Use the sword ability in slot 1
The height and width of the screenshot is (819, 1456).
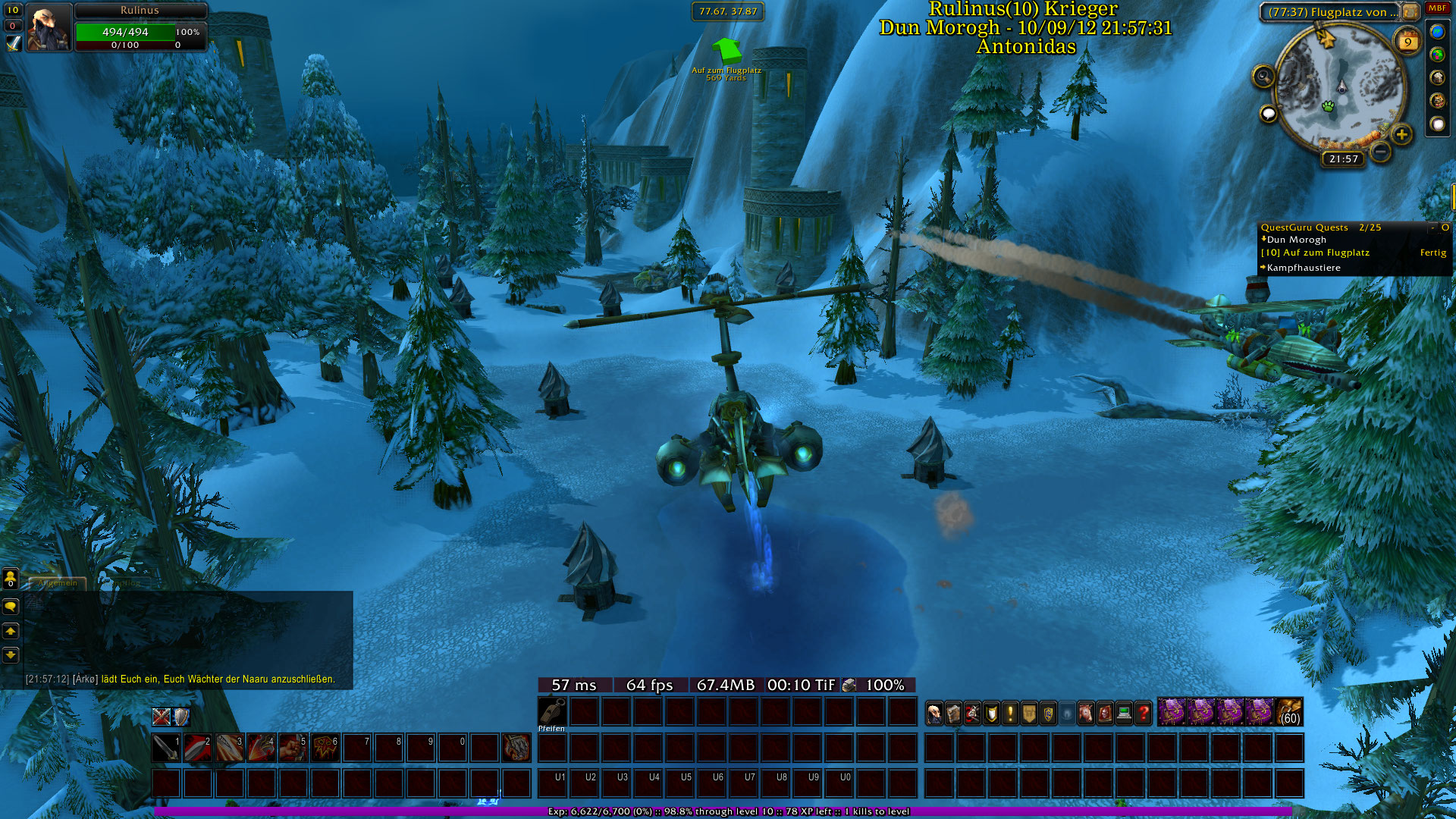[166, 748]
